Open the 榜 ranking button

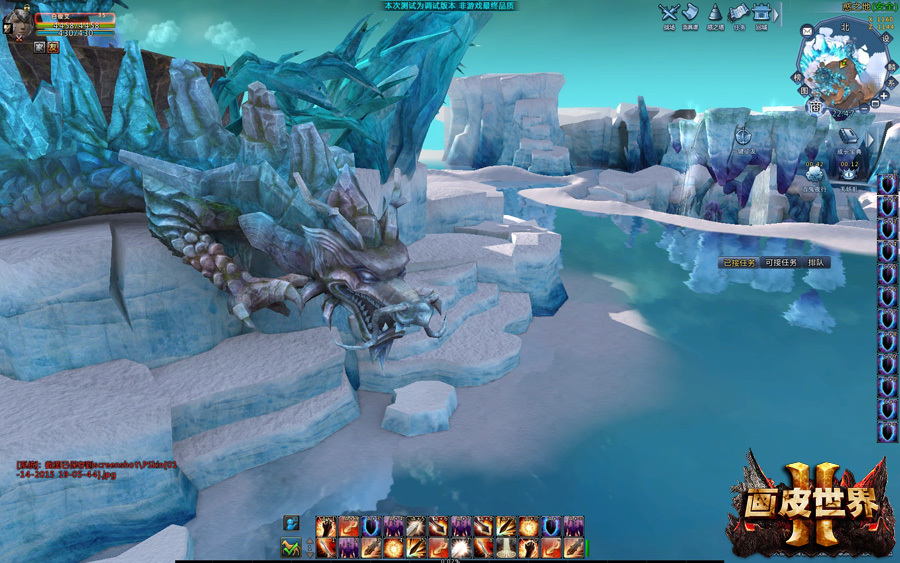click(799, 77)
